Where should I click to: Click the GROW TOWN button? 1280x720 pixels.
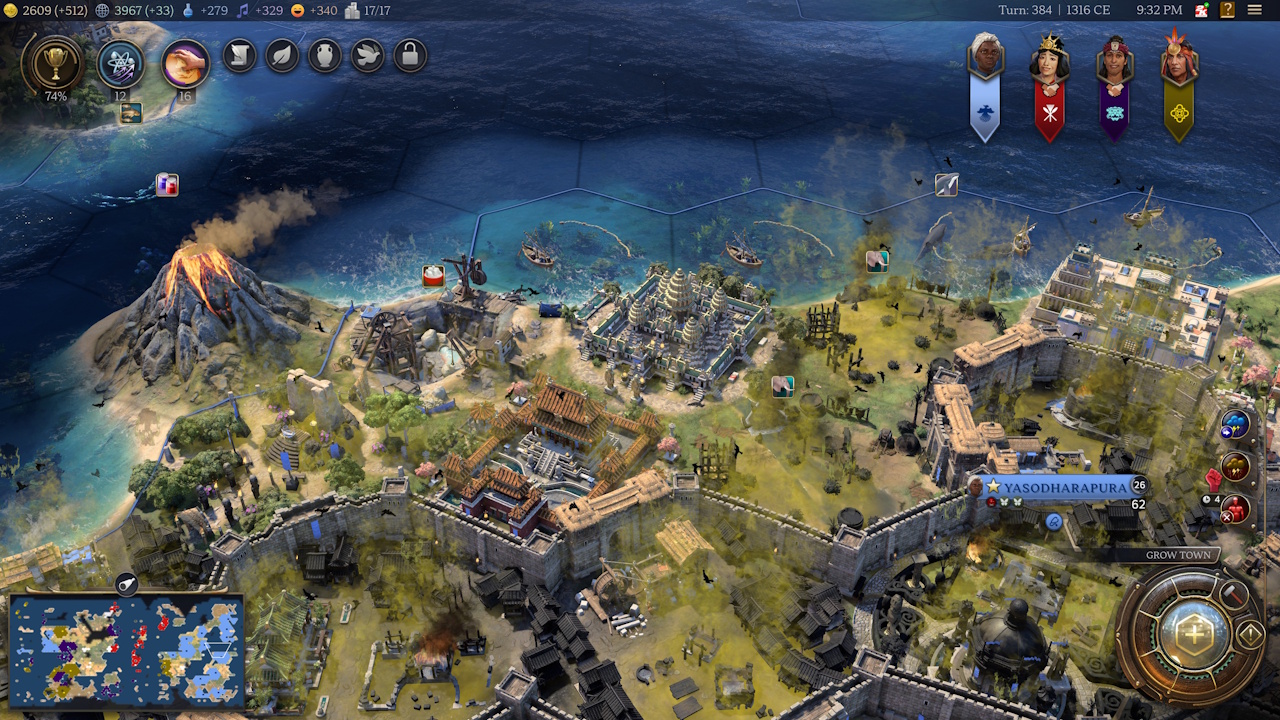point(1181,554)
